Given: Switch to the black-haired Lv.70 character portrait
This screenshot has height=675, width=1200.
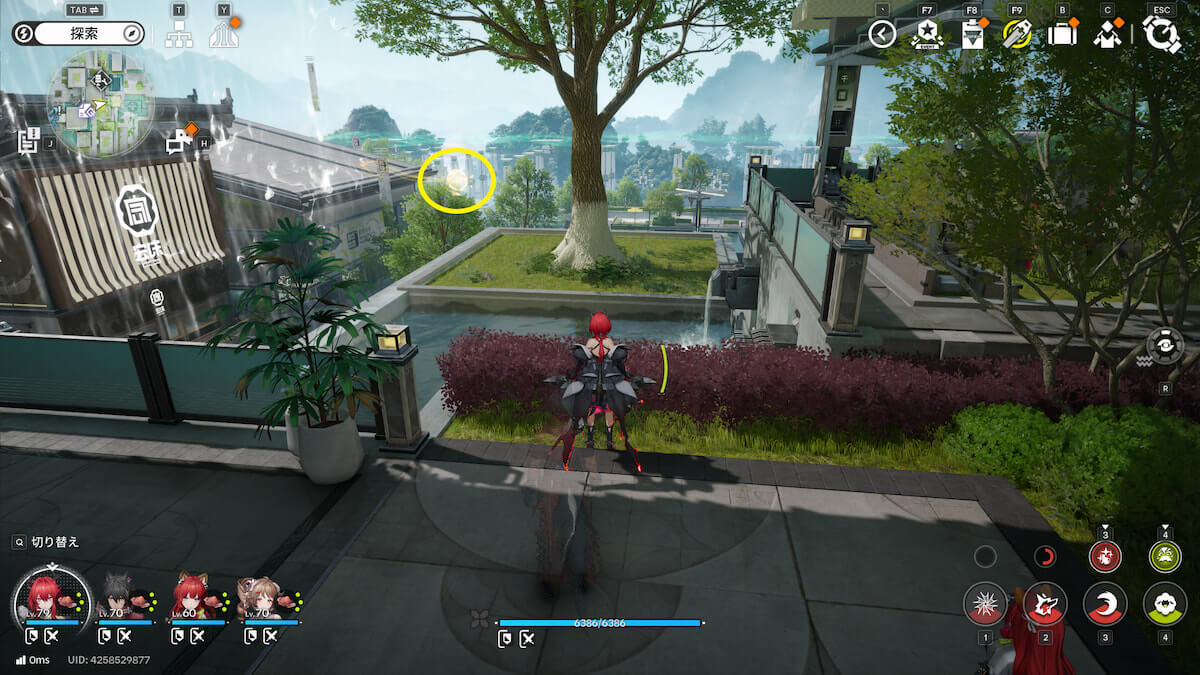Looking at the screenshot, I should [119, 598].
